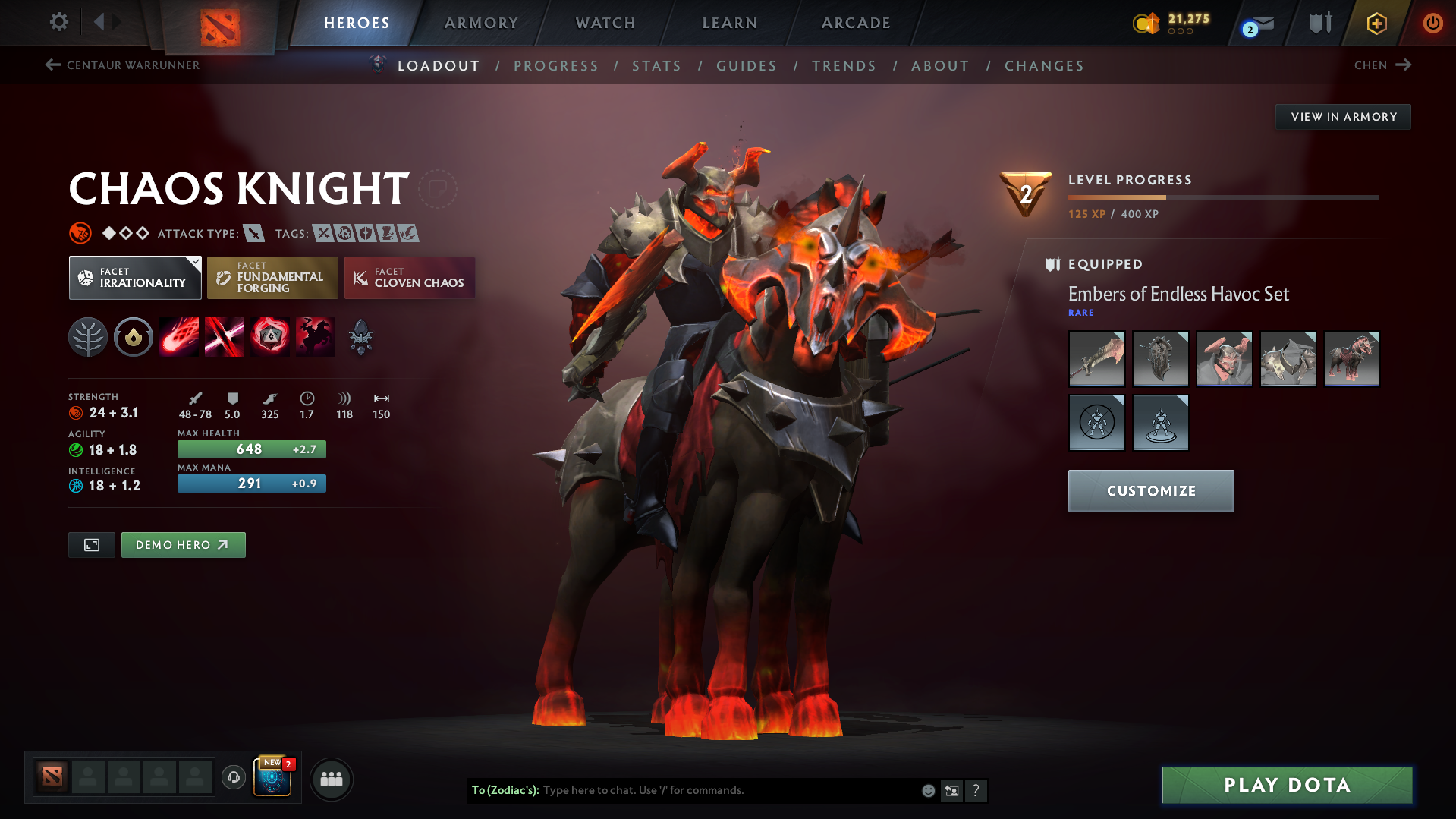Switch to the Trends section
The image size is (1456, 819).
[844, 66]
